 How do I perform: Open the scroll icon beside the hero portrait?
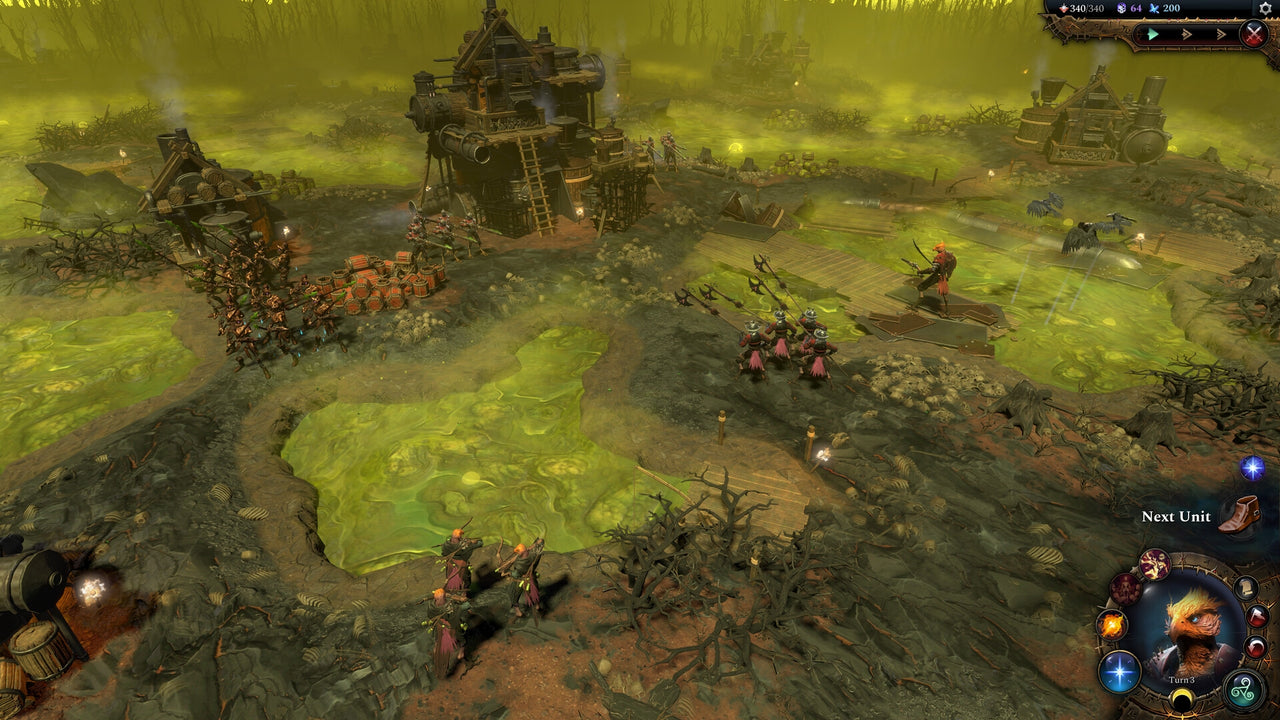pyautogui.click(x=1247, y=587)
